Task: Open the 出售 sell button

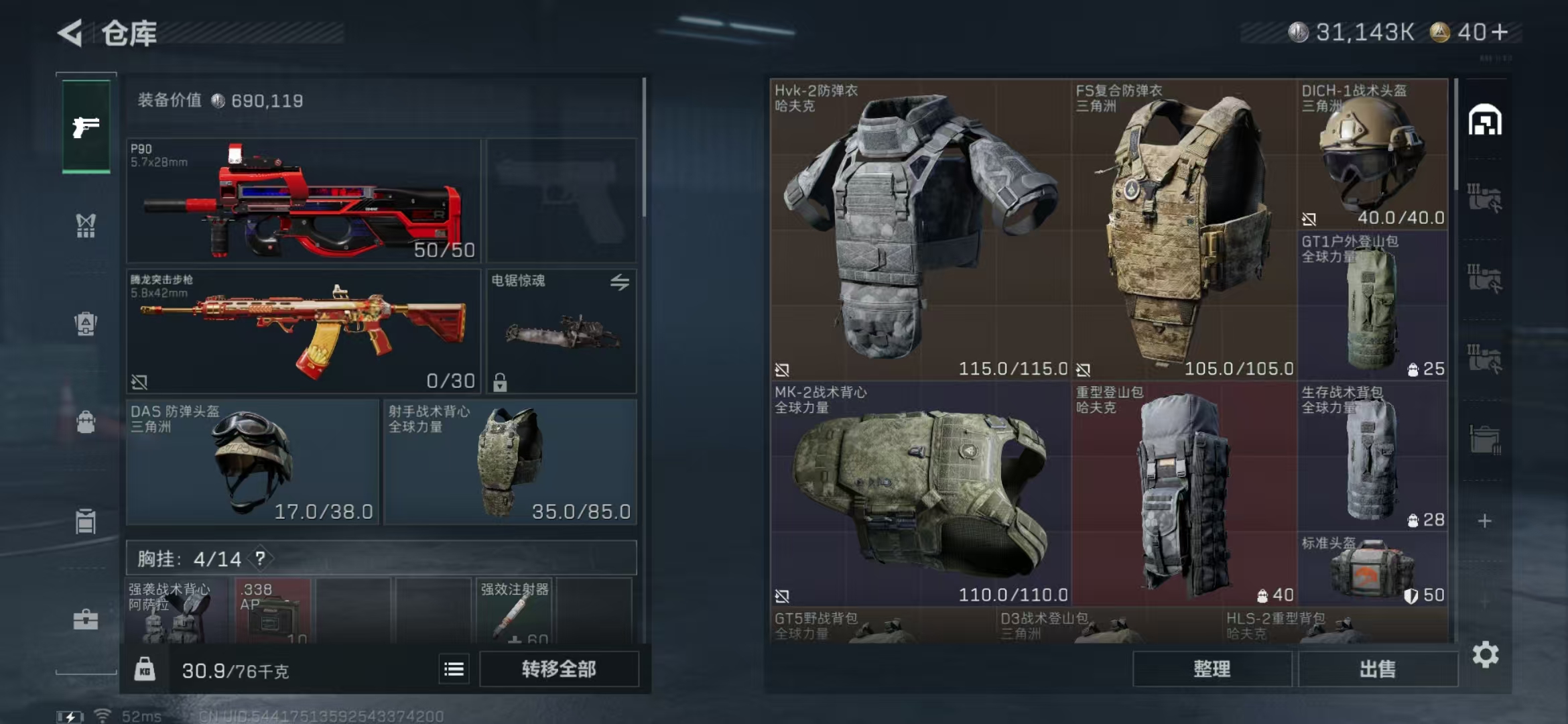Action: pos(1378,669)
